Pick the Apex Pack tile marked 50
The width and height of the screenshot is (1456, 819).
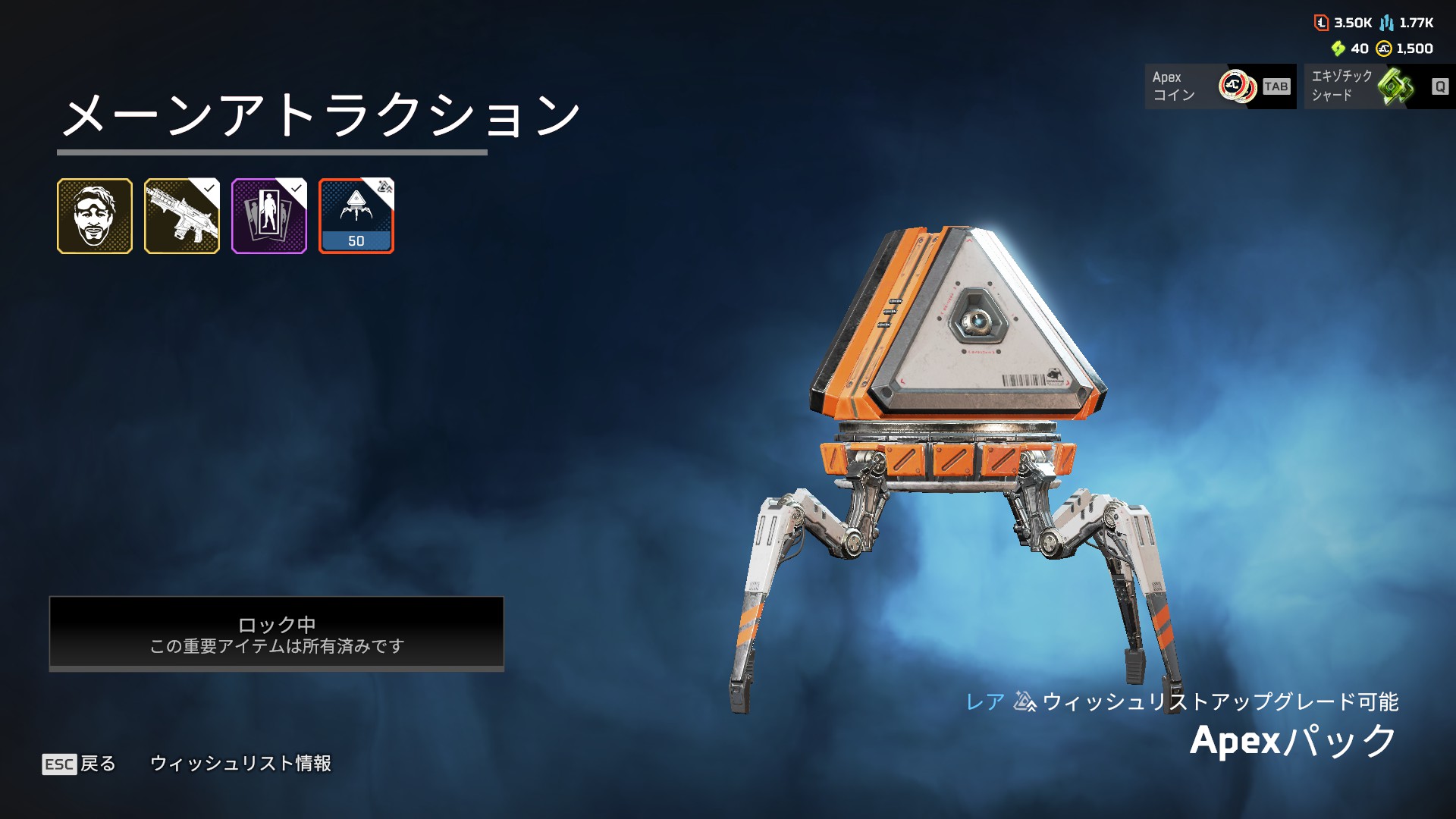356,216
